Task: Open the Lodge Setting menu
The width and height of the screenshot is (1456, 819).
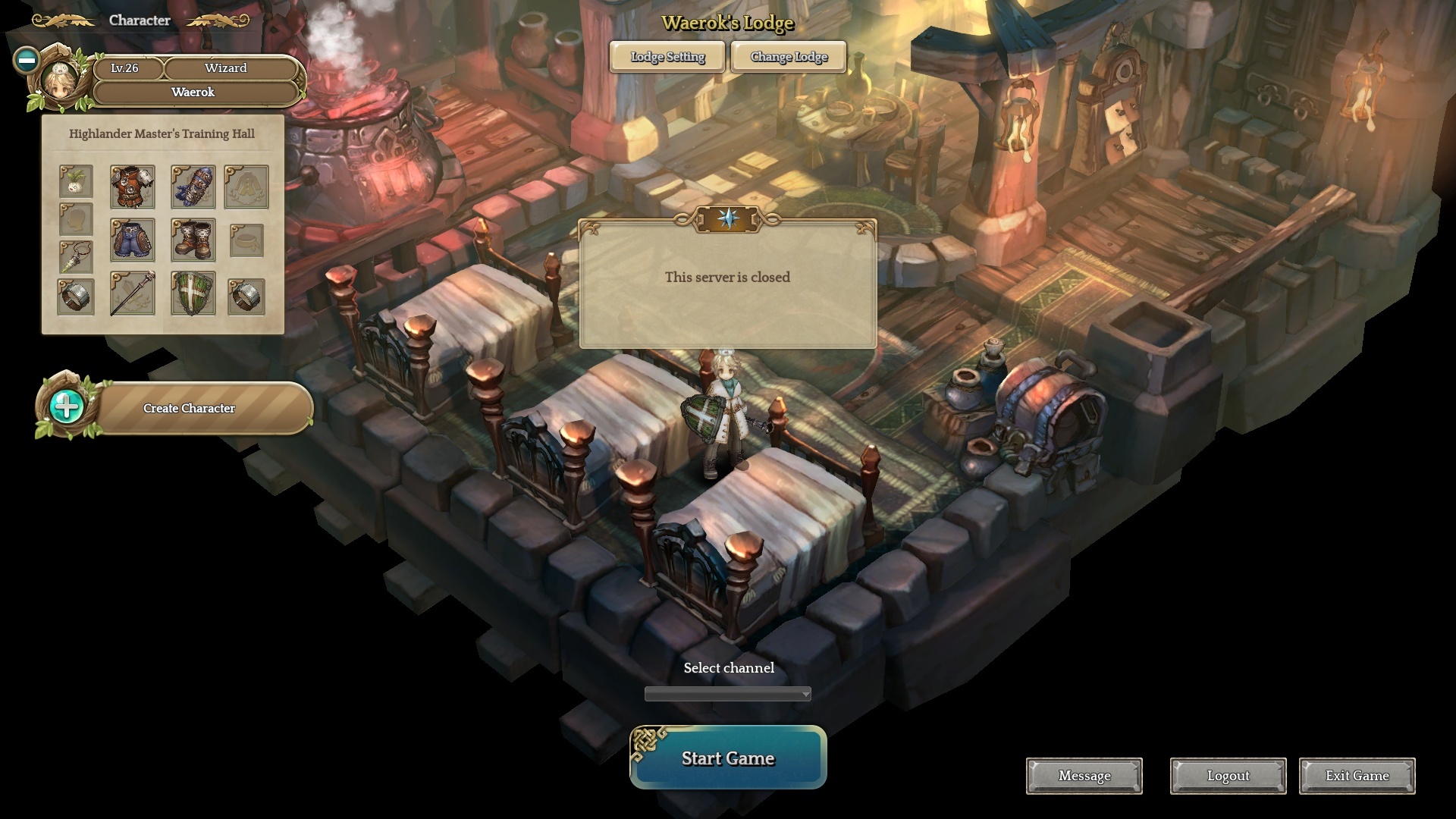Action: click(667, 57)
